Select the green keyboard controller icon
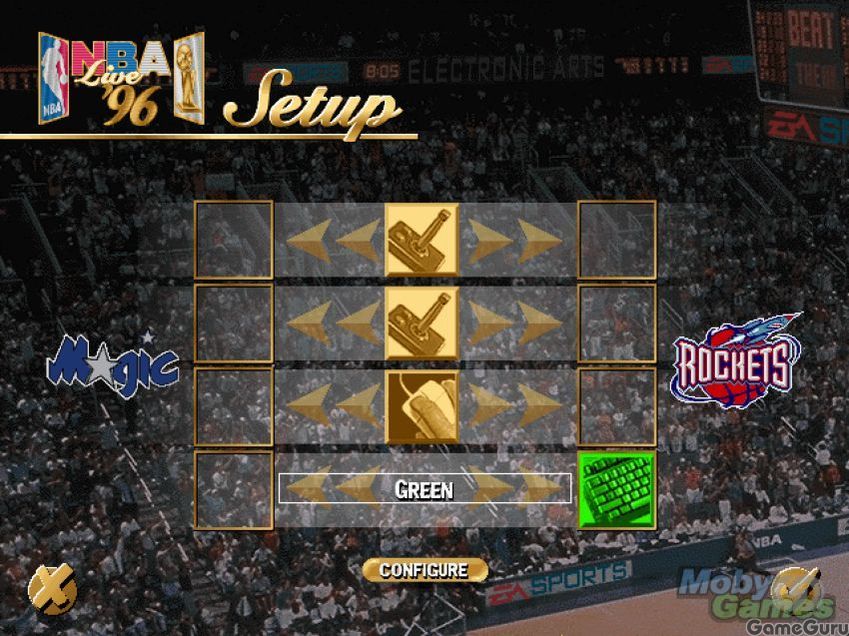 [617, 489]
